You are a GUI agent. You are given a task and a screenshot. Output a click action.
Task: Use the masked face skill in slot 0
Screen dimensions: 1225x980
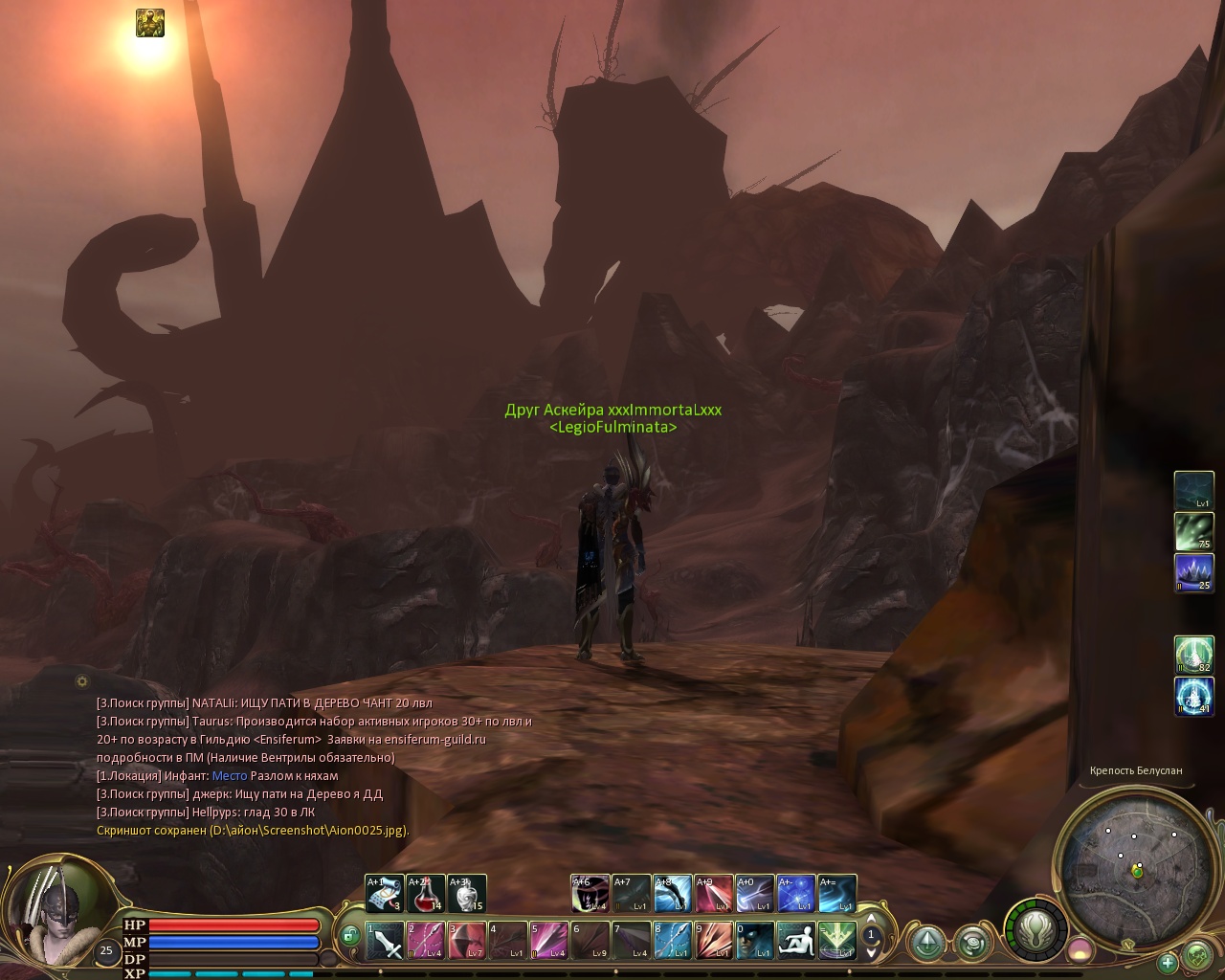(x=754, y=941)
